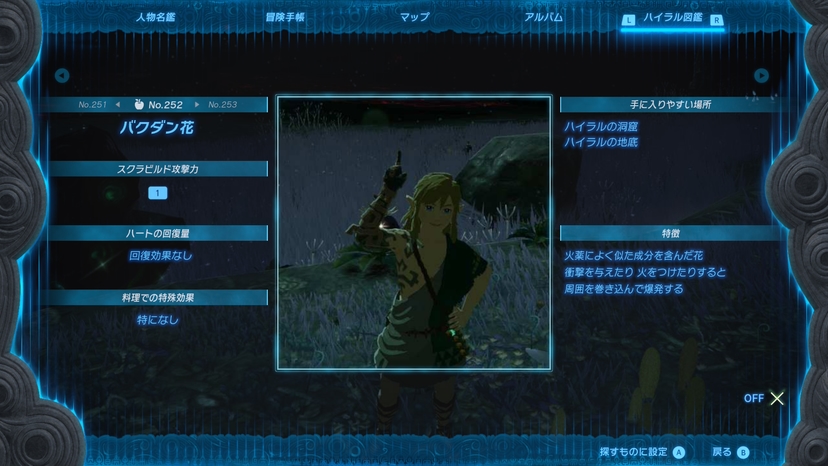Toggle the OFF display switch

[765, 398]
